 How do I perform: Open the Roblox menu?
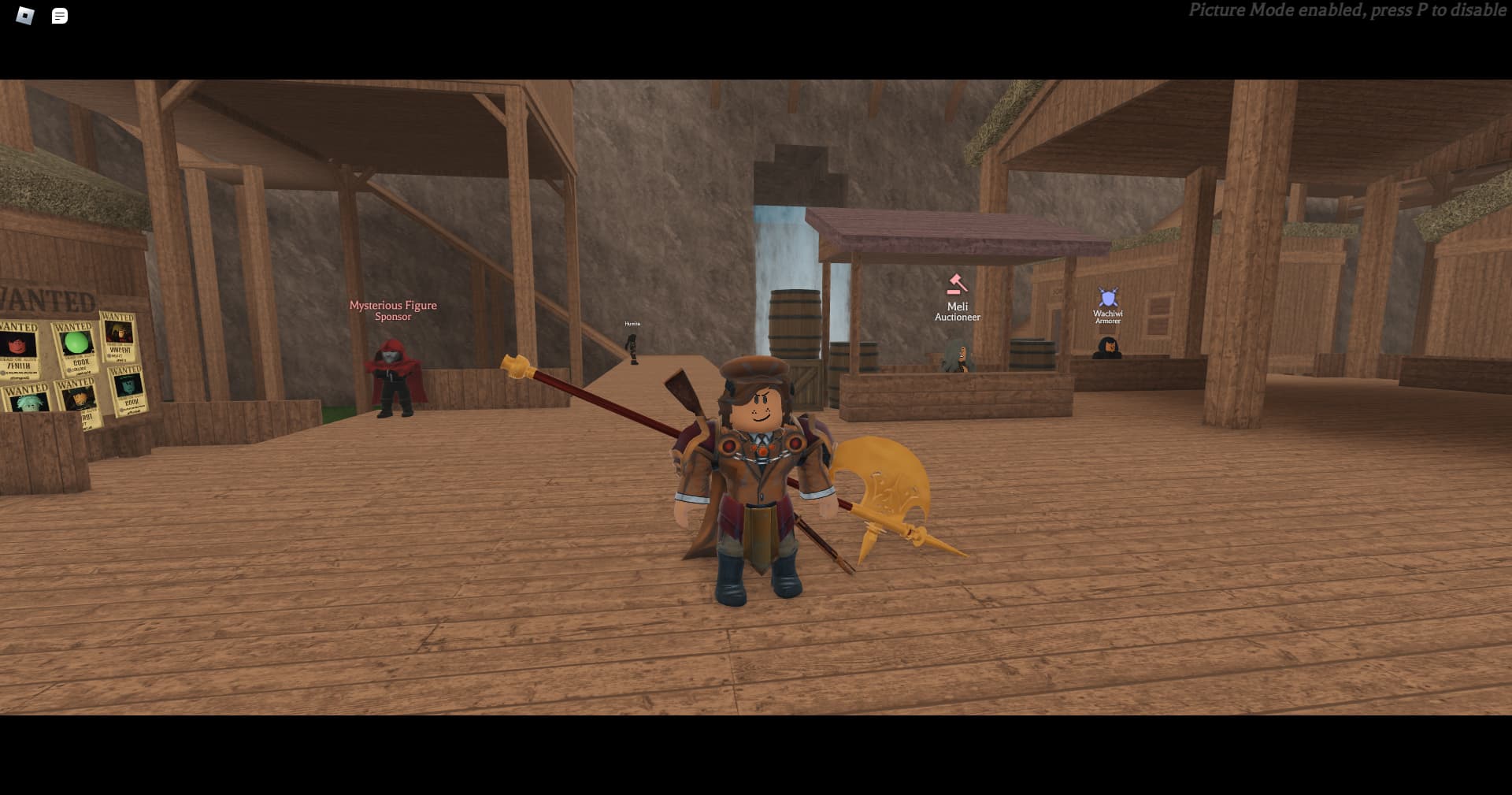coord(25,16)
